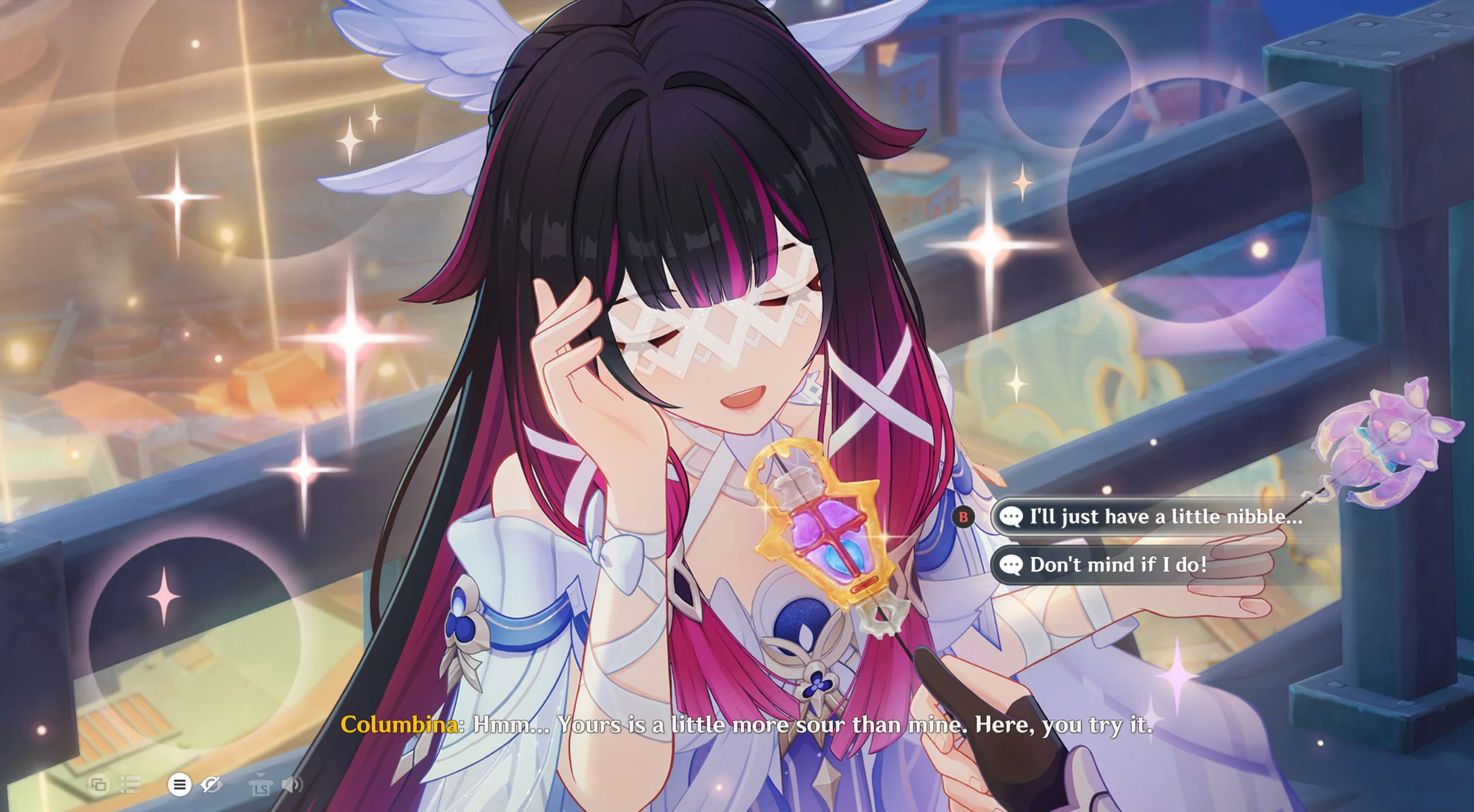Click the overlapping windows icon
This screenshot has height=812, width=1474.
coord(99,784)
